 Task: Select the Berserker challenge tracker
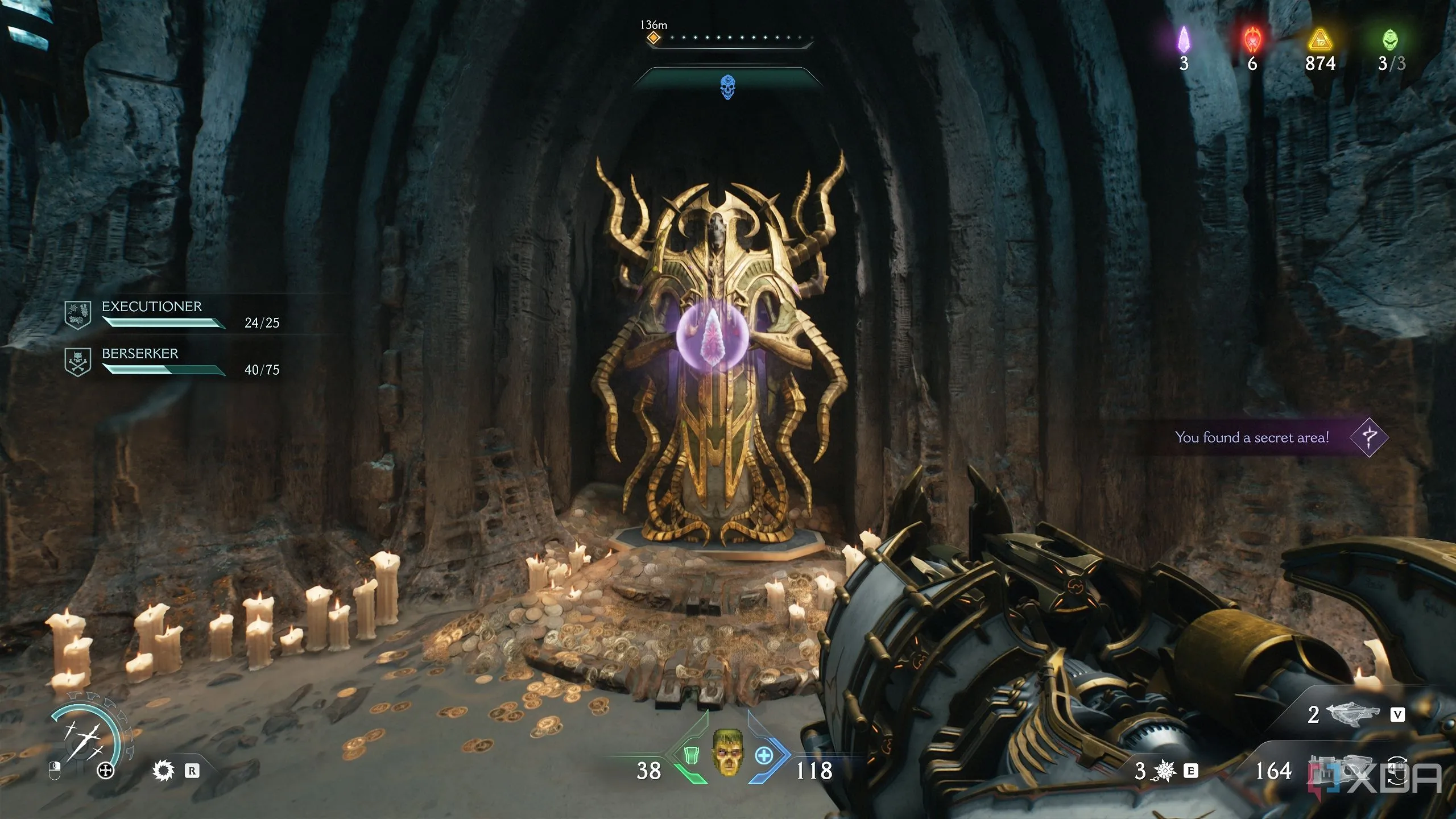click(171, 362)
